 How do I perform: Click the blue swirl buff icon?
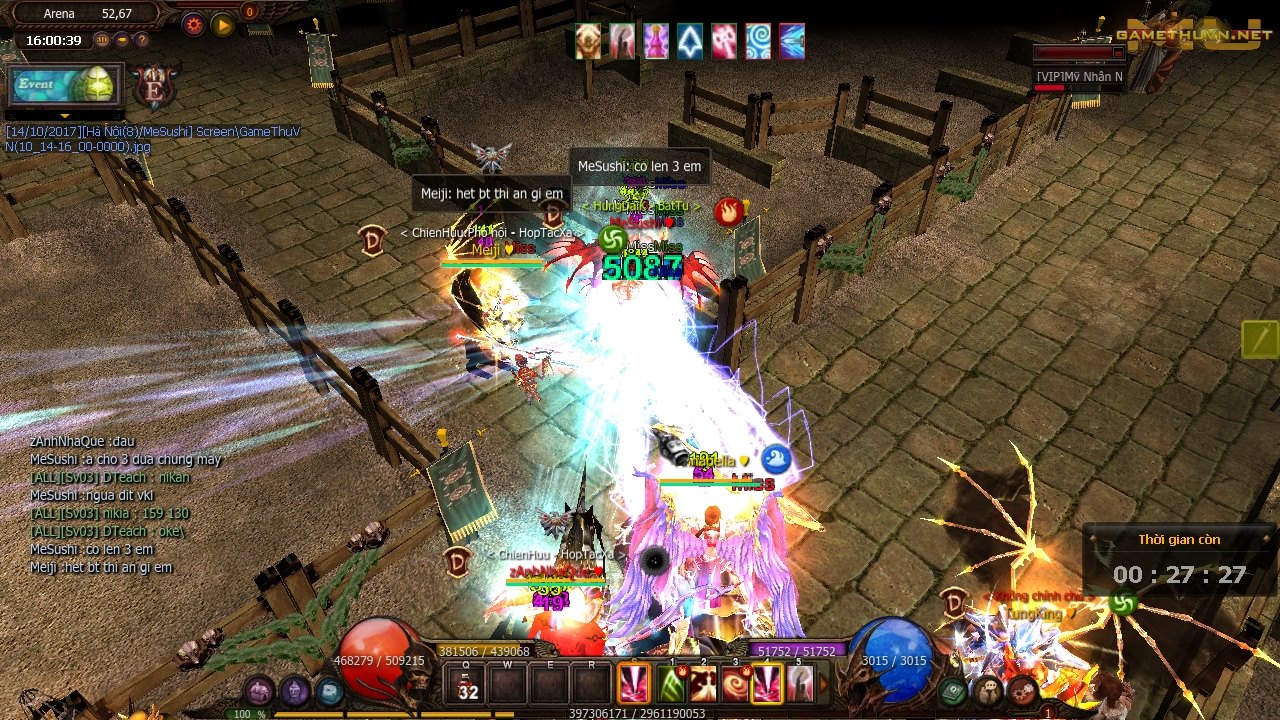click(758, 42)
